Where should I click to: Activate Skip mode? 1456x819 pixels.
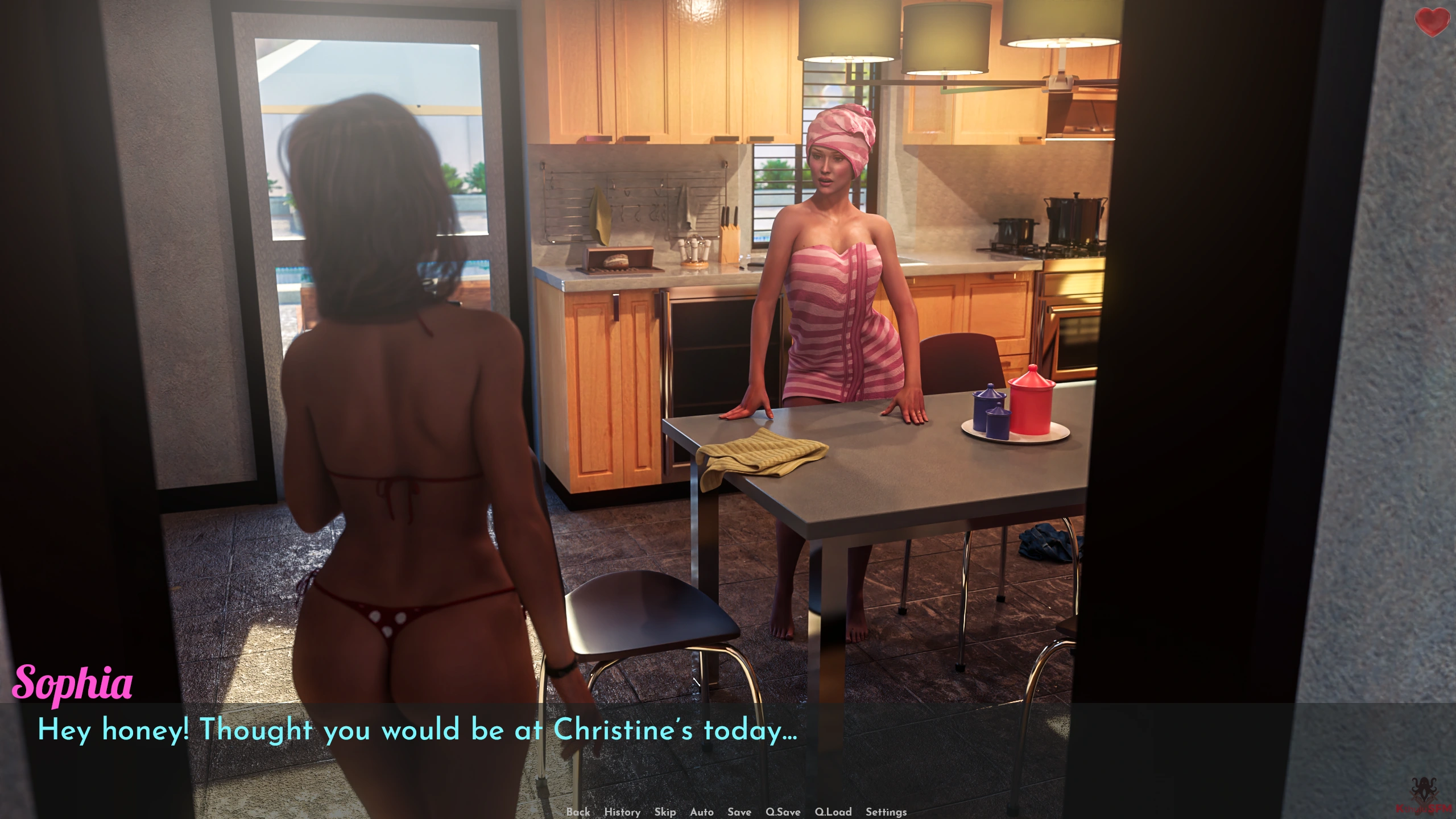(665, 812)
